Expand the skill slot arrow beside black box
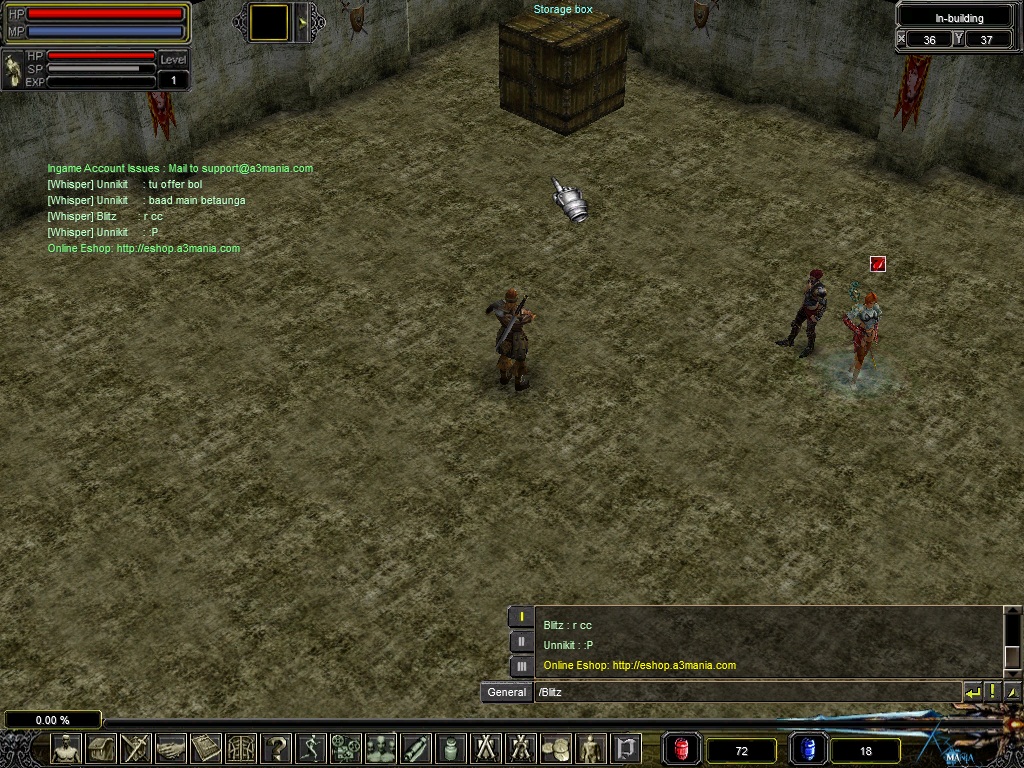 pos(302,22)
